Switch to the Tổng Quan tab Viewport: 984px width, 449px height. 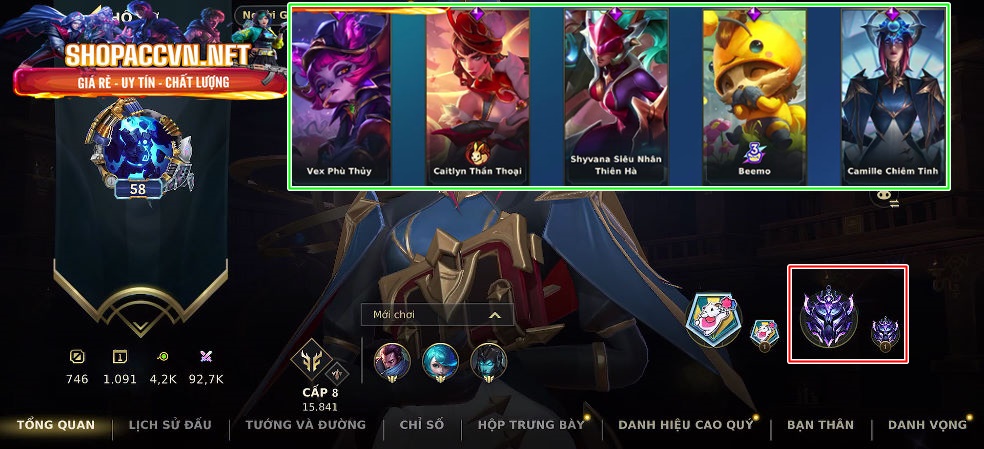pos(56,425)
